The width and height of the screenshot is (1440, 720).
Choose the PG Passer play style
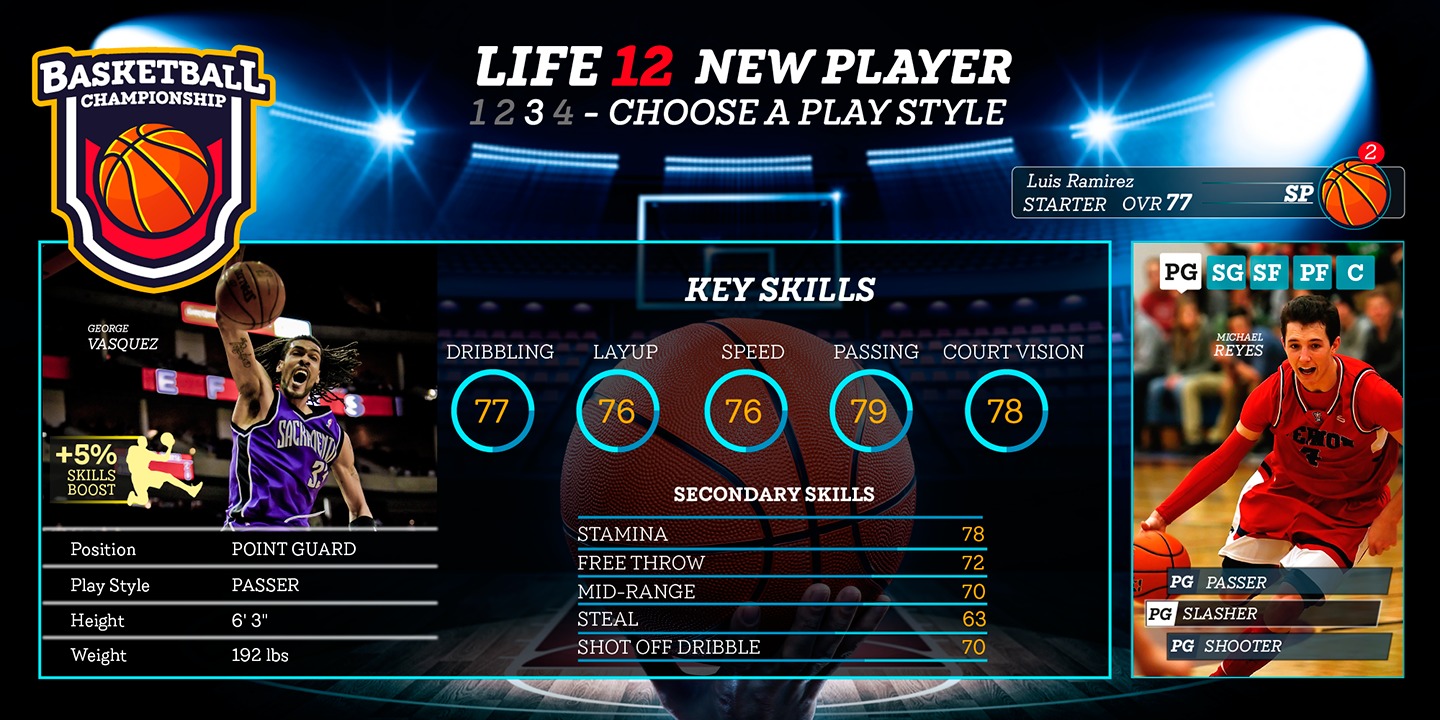pyautogui.click(x=1268, y=582)
